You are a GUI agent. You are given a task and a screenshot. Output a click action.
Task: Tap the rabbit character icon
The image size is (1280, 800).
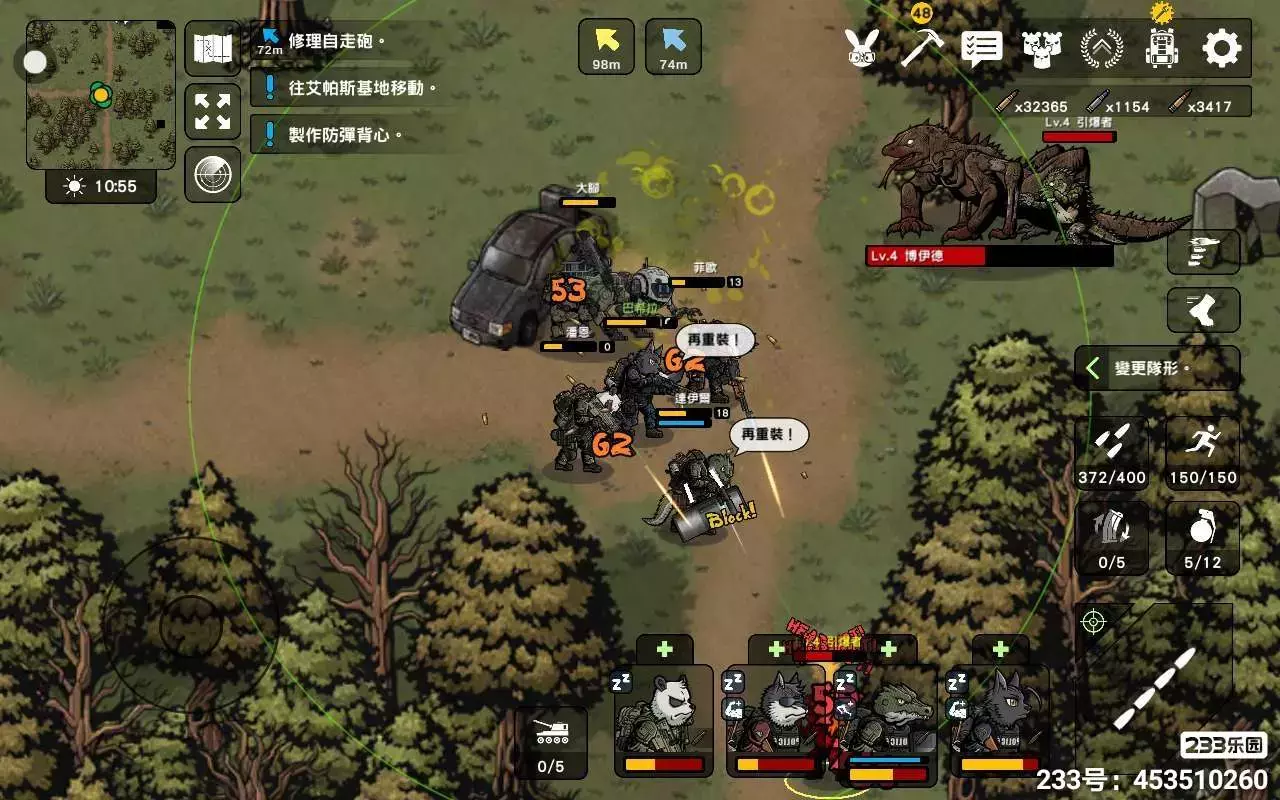860,47
